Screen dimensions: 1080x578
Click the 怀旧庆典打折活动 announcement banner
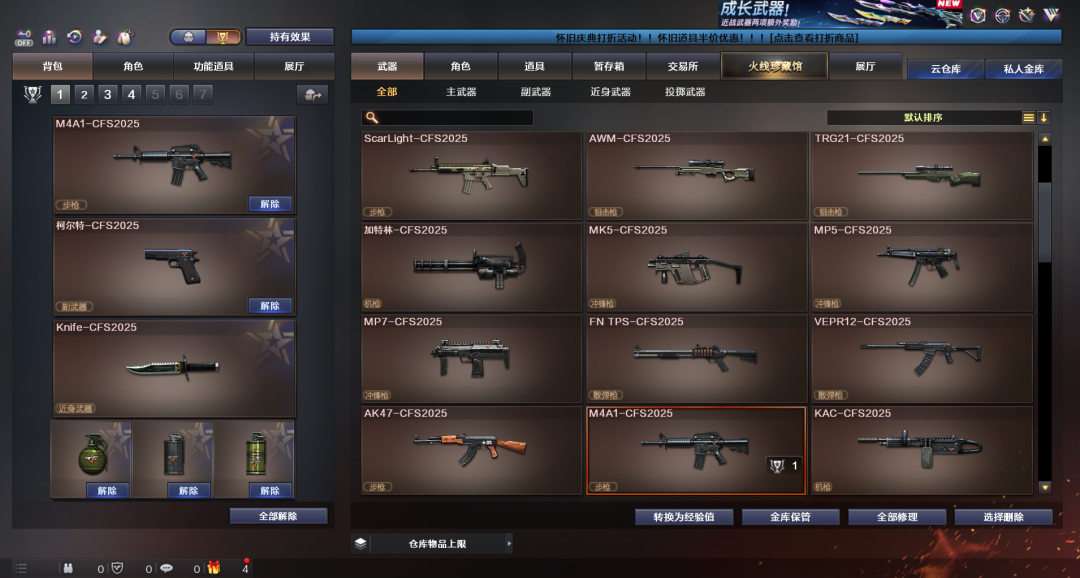pos(705,37)
